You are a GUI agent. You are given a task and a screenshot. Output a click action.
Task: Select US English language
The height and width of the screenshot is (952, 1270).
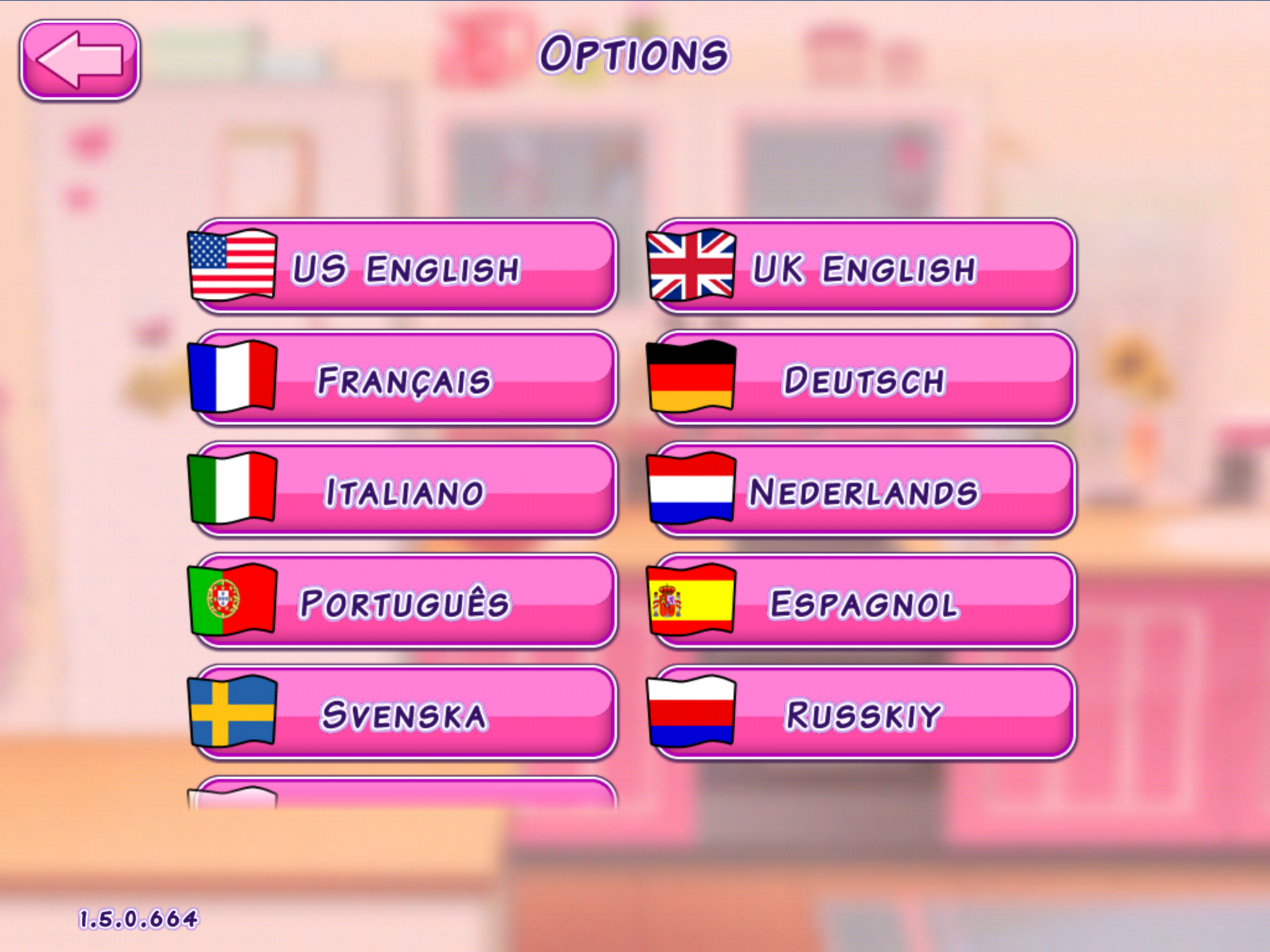point(404,267)
